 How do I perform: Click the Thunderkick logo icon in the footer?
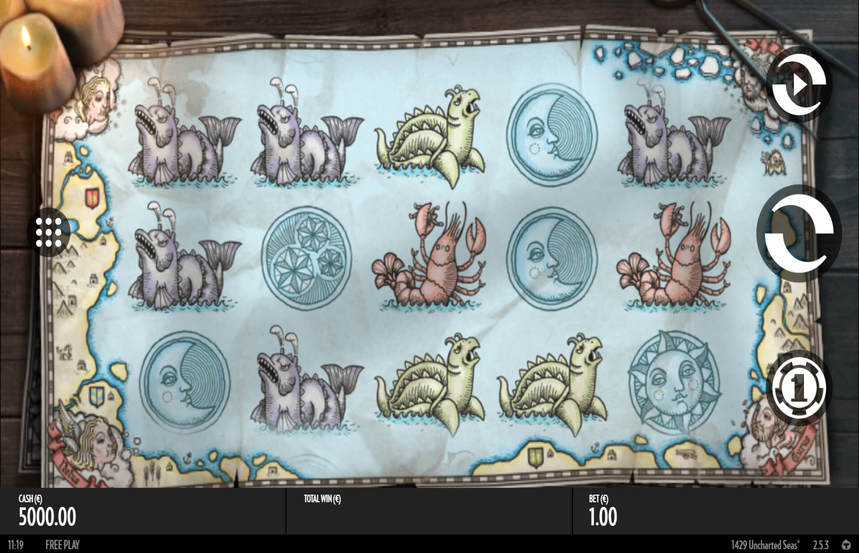coord(846,545)
